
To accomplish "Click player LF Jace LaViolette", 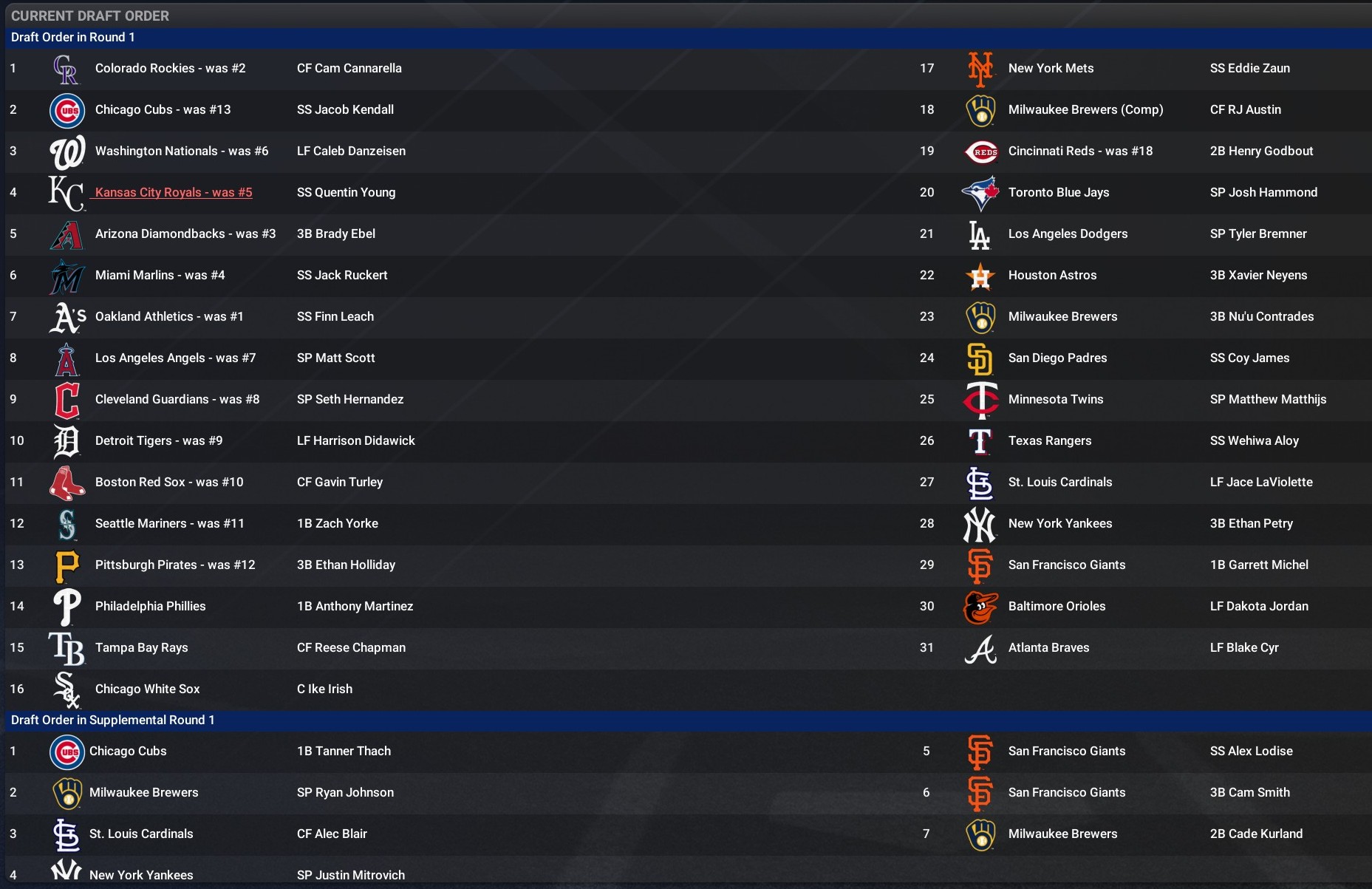I will coord(1260,482).
